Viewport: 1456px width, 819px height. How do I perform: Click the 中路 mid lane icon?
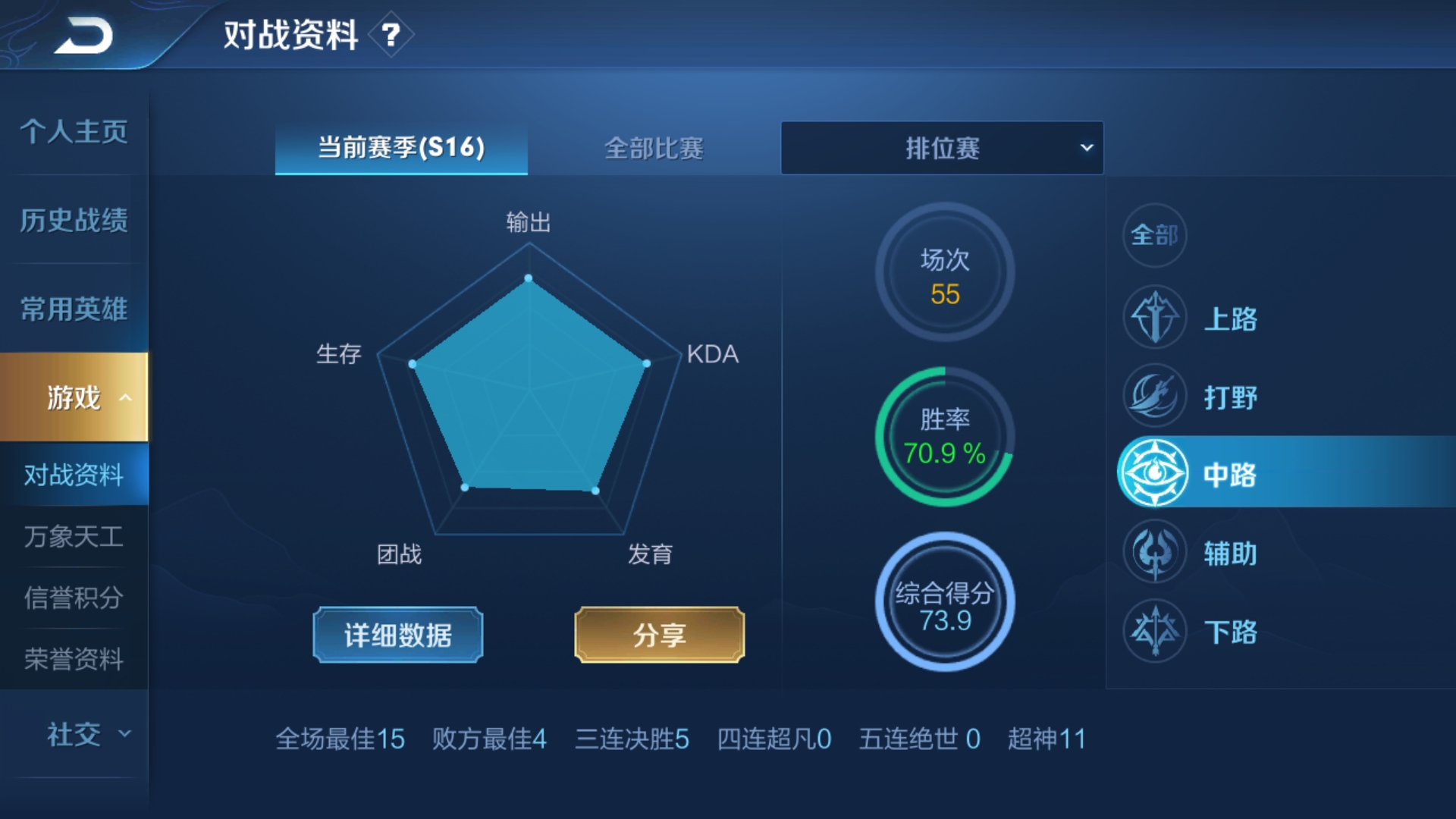point(1154,474)
